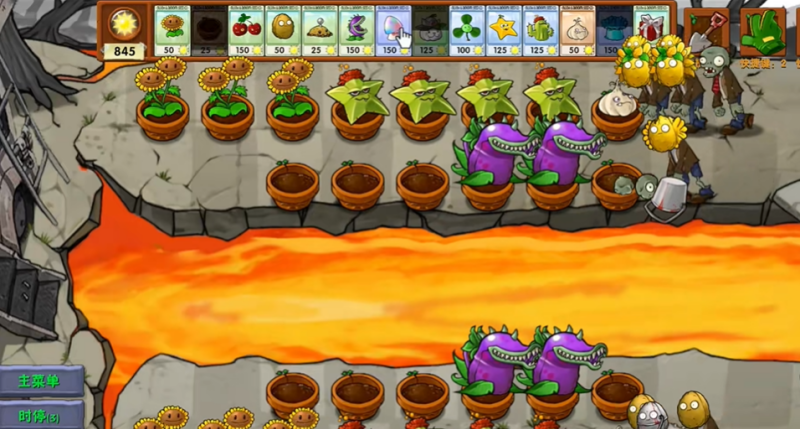This screenshot has height=429, width=800.
Task: Choose the Garlic seed packet
Action: click(577, 30)
